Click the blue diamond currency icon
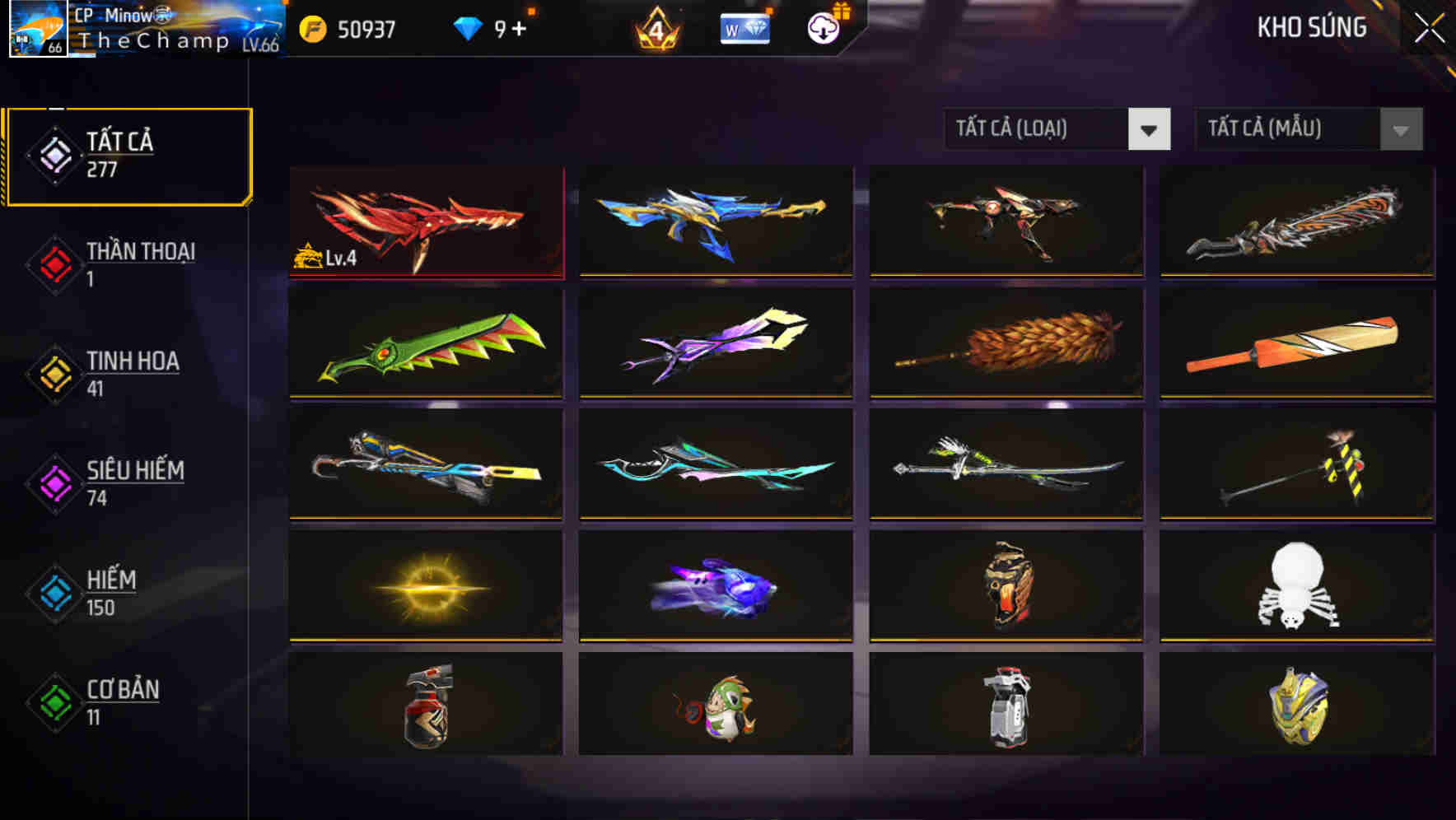Screen dimensions: 1456x820 tap(467, 27)
